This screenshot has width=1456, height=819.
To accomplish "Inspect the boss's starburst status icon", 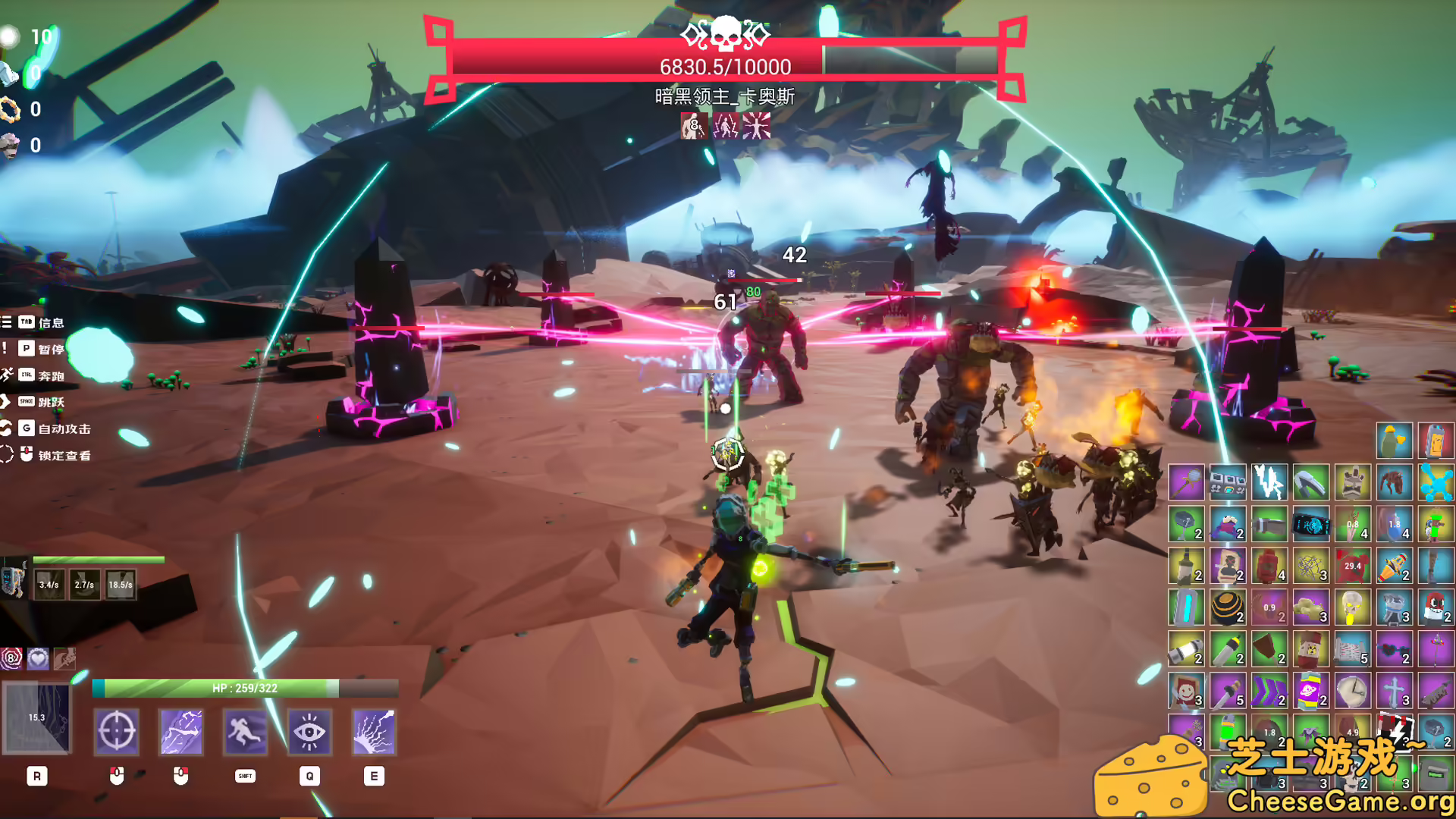I will [x=756, y=126].
